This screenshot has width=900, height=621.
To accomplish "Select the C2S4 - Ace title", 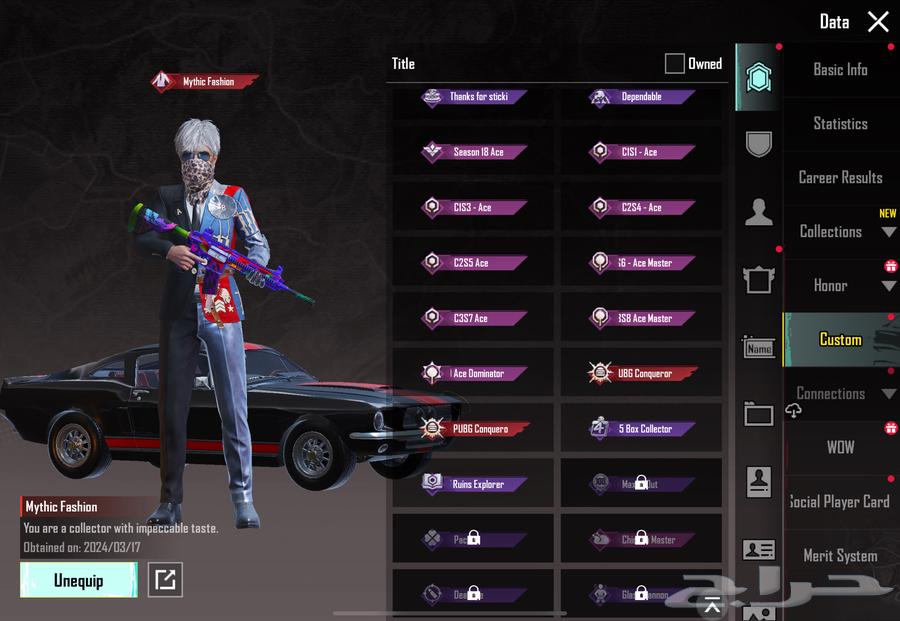I will coord(641,208).
